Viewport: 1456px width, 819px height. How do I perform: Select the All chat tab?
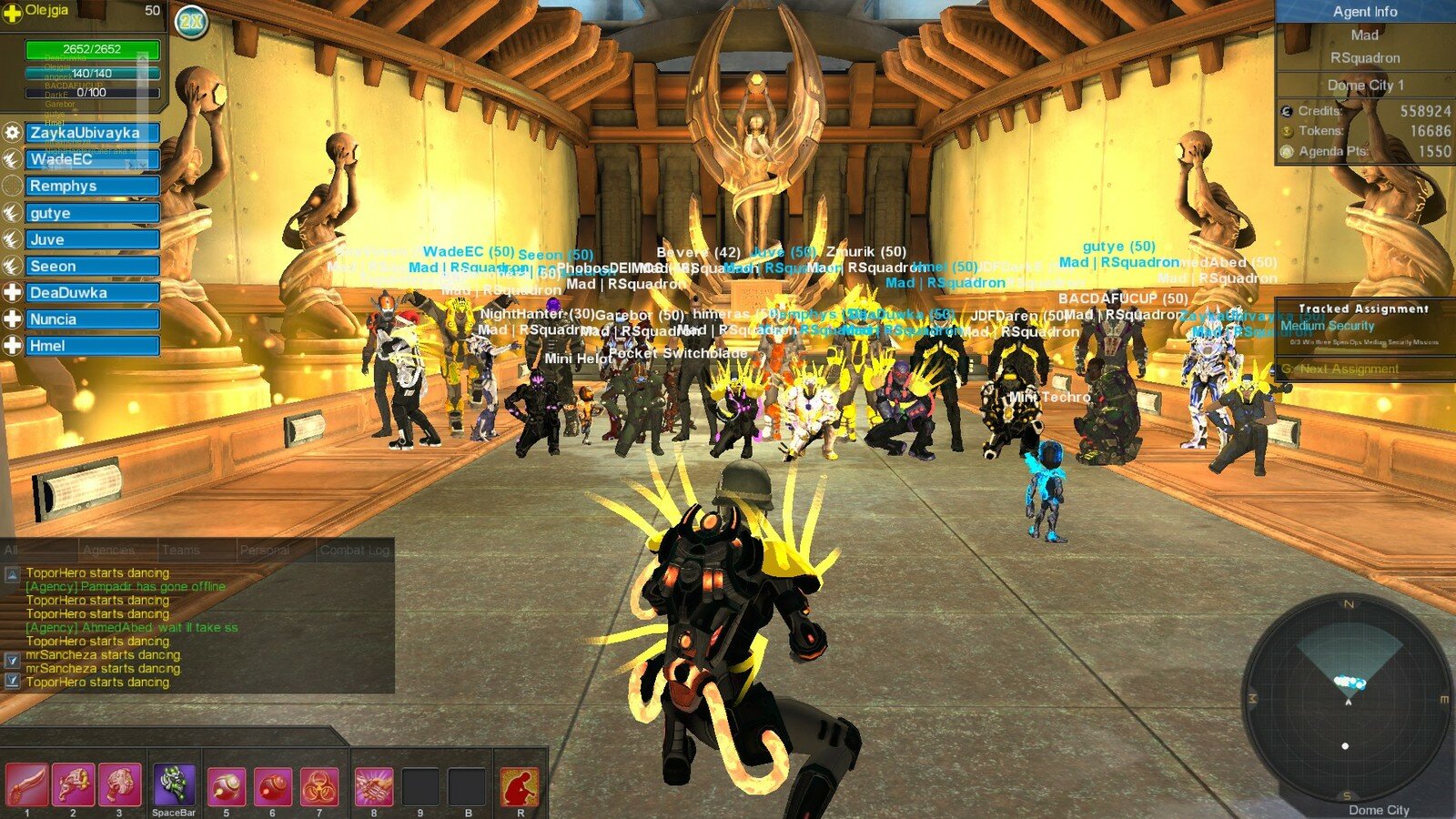(x=11, y=550)
